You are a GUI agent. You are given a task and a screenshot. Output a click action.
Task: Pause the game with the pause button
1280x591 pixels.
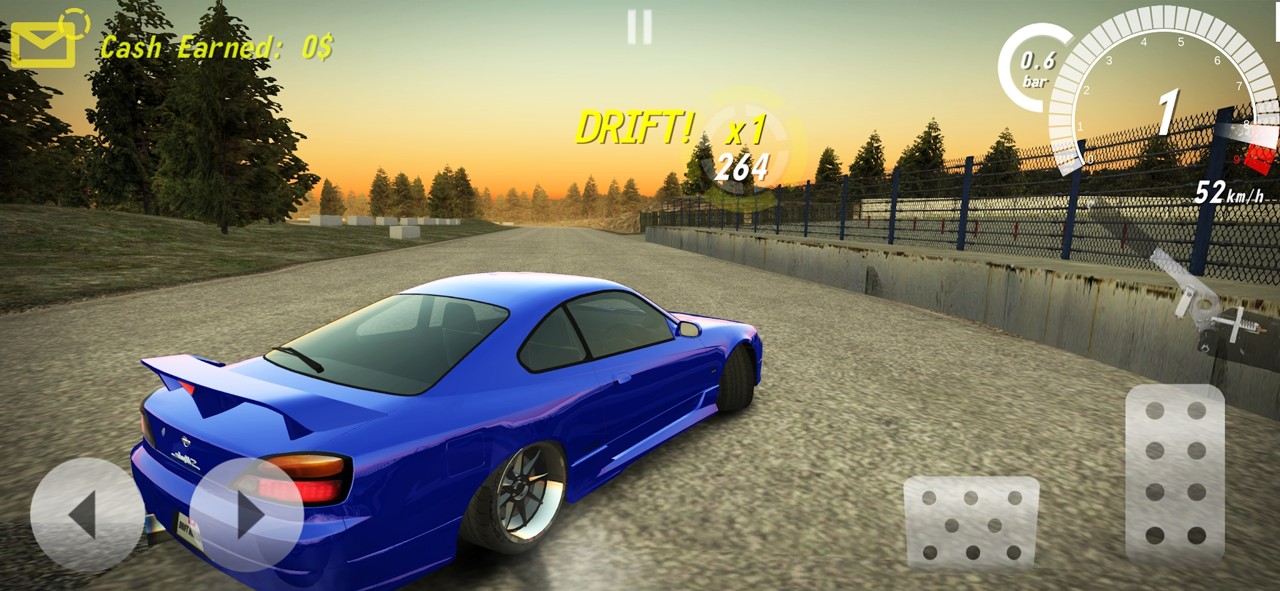pyautogui.click(x=640, y=27)
